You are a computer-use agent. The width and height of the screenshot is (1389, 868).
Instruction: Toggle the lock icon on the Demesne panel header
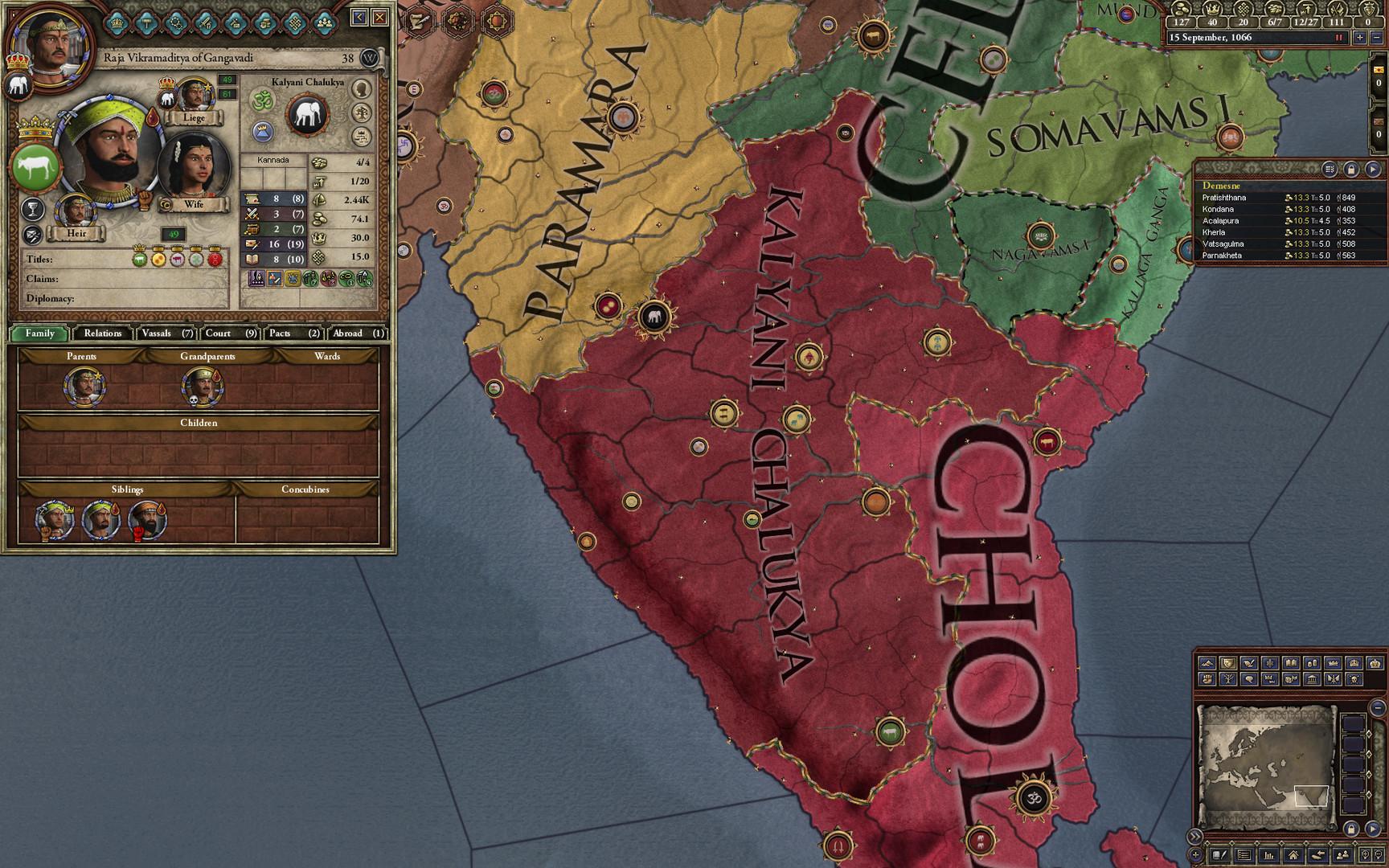tap(1351, 170)
